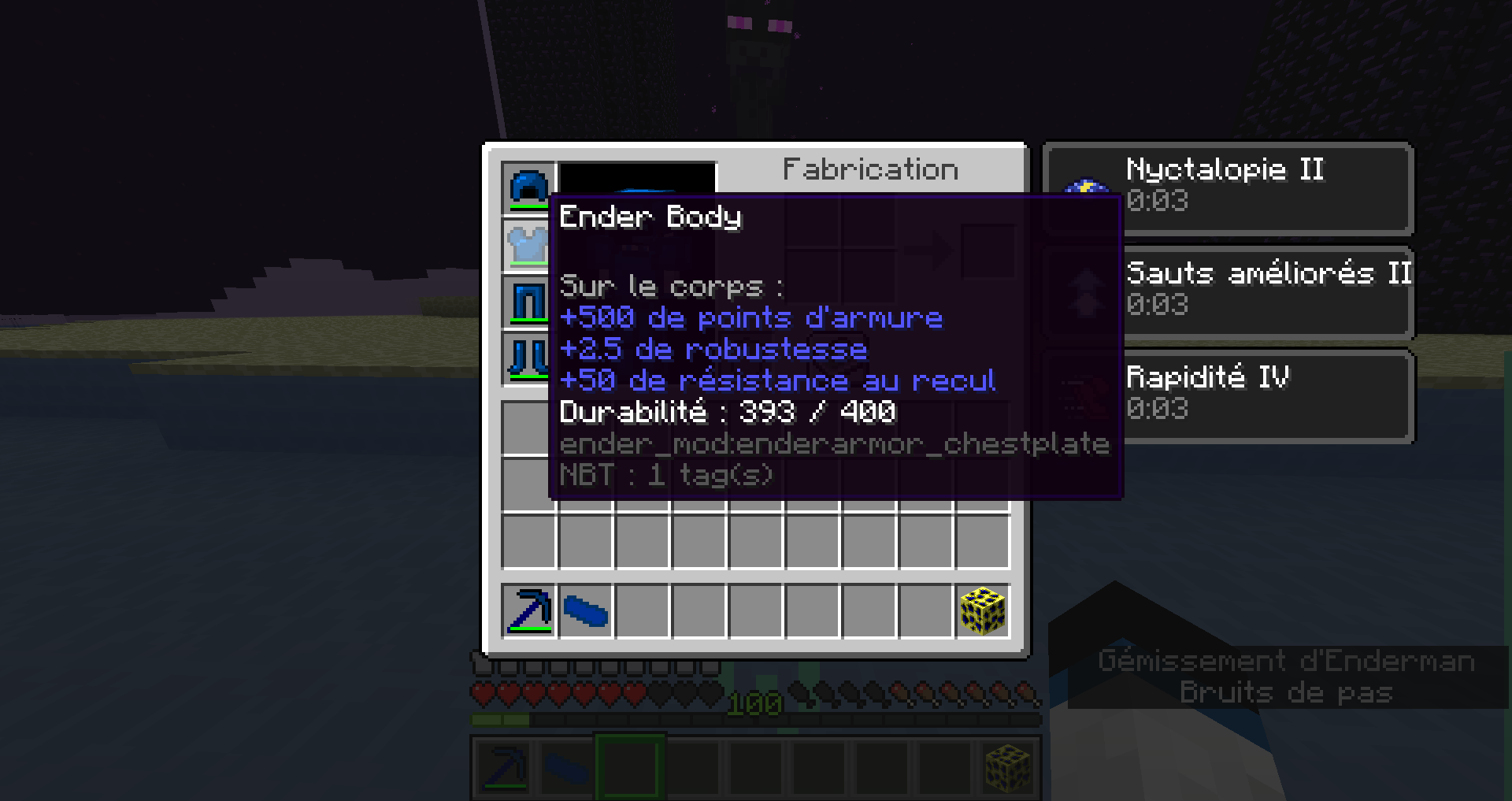Select the Ender leggings armor slot
The height and width of the screenshot is (801, 1512).
click(529, 303)
